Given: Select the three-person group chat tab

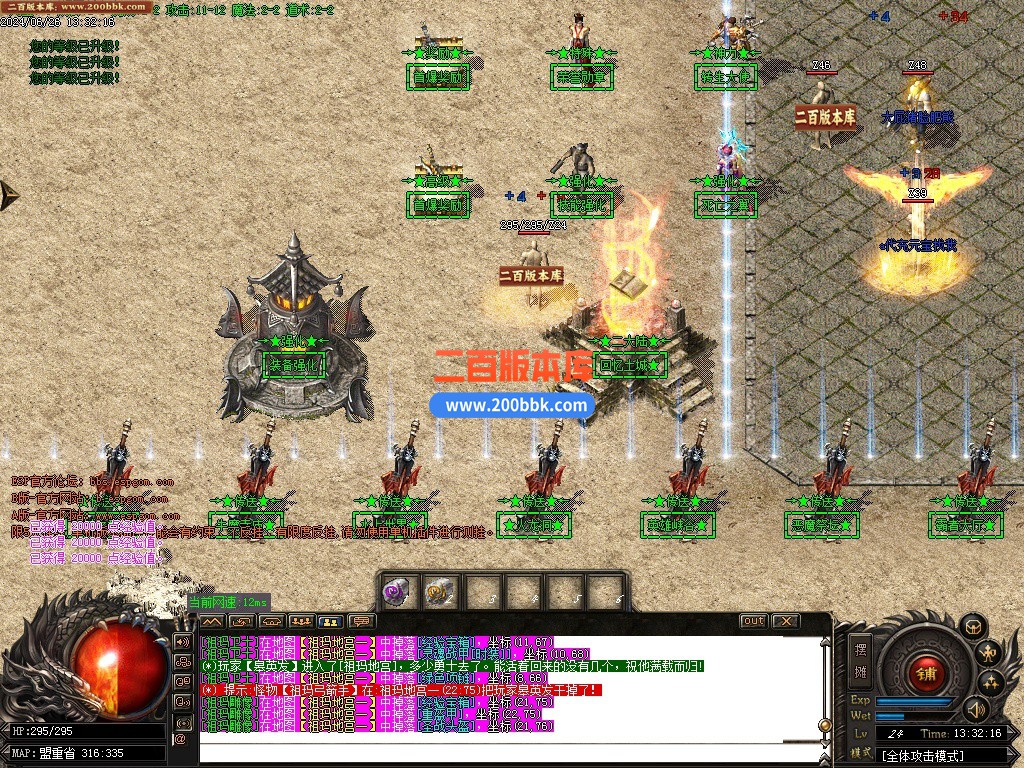Looking at the screenshot, I should (301, 621).
